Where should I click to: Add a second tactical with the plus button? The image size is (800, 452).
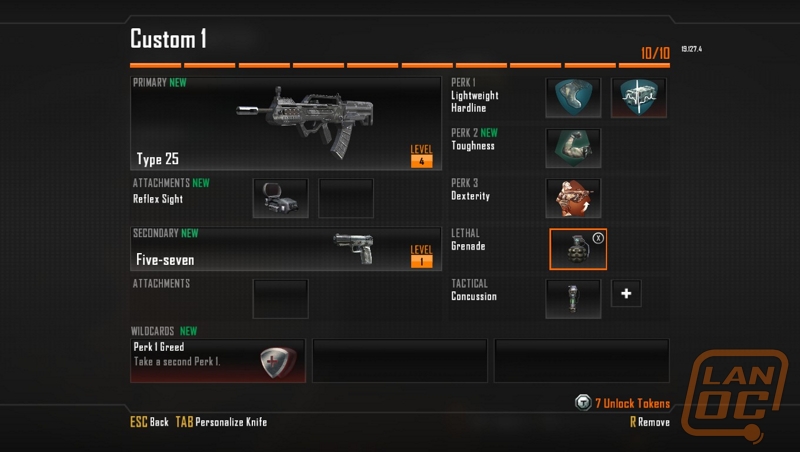coord(626,294)
